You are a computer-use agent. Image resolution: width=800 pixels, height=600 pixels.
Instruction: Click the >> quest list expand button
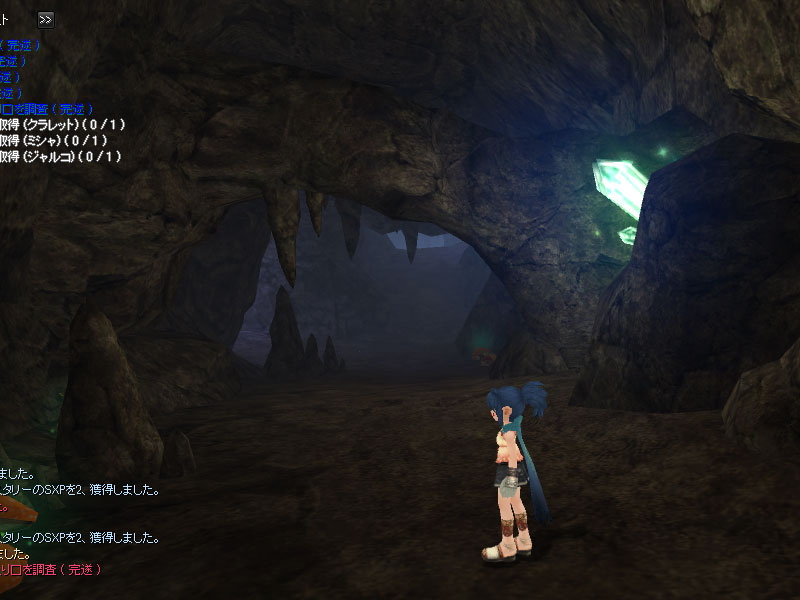[46, 19]
